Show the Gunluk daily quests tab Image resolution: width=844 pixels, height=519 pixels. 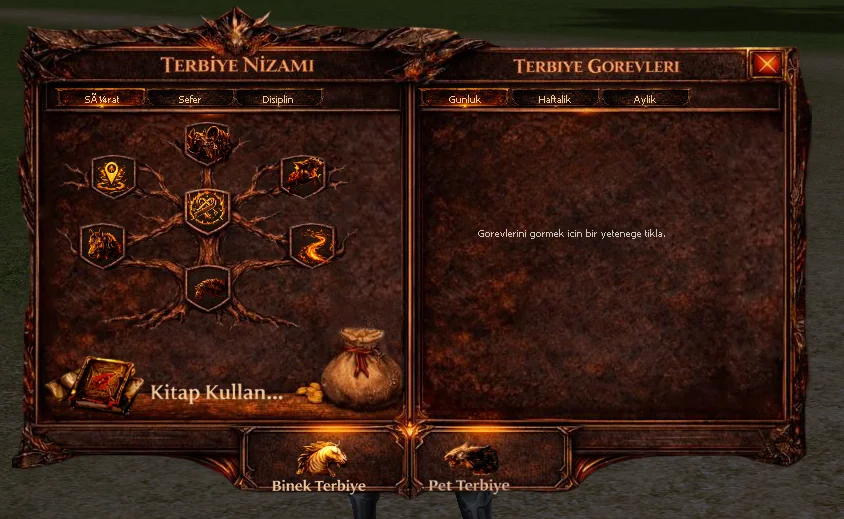tap(465, 99)
